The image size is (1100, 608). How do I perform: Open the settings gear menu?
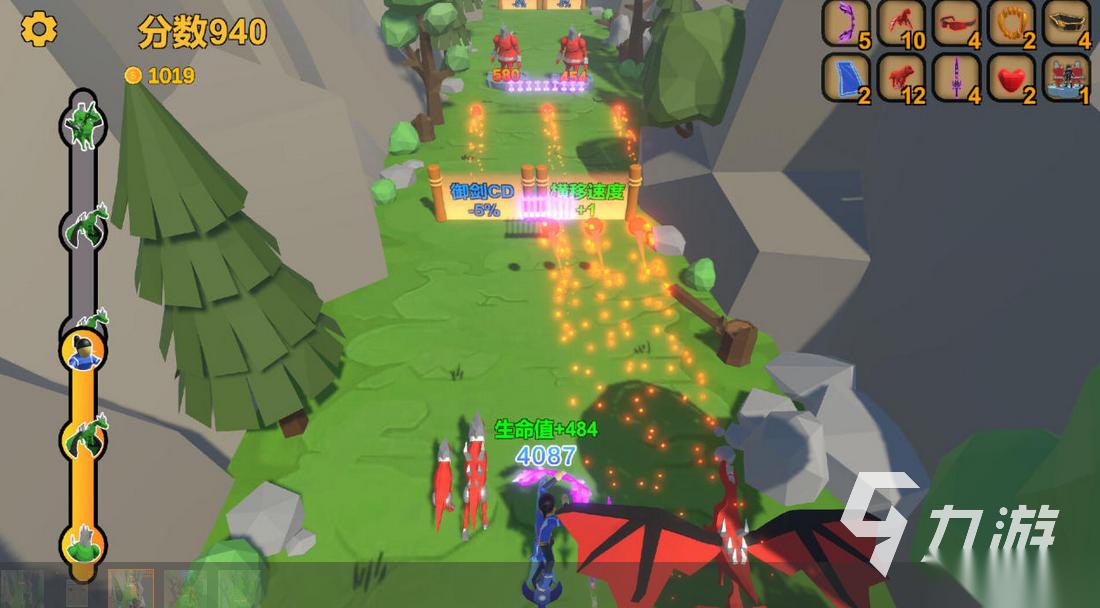[39, 29]
